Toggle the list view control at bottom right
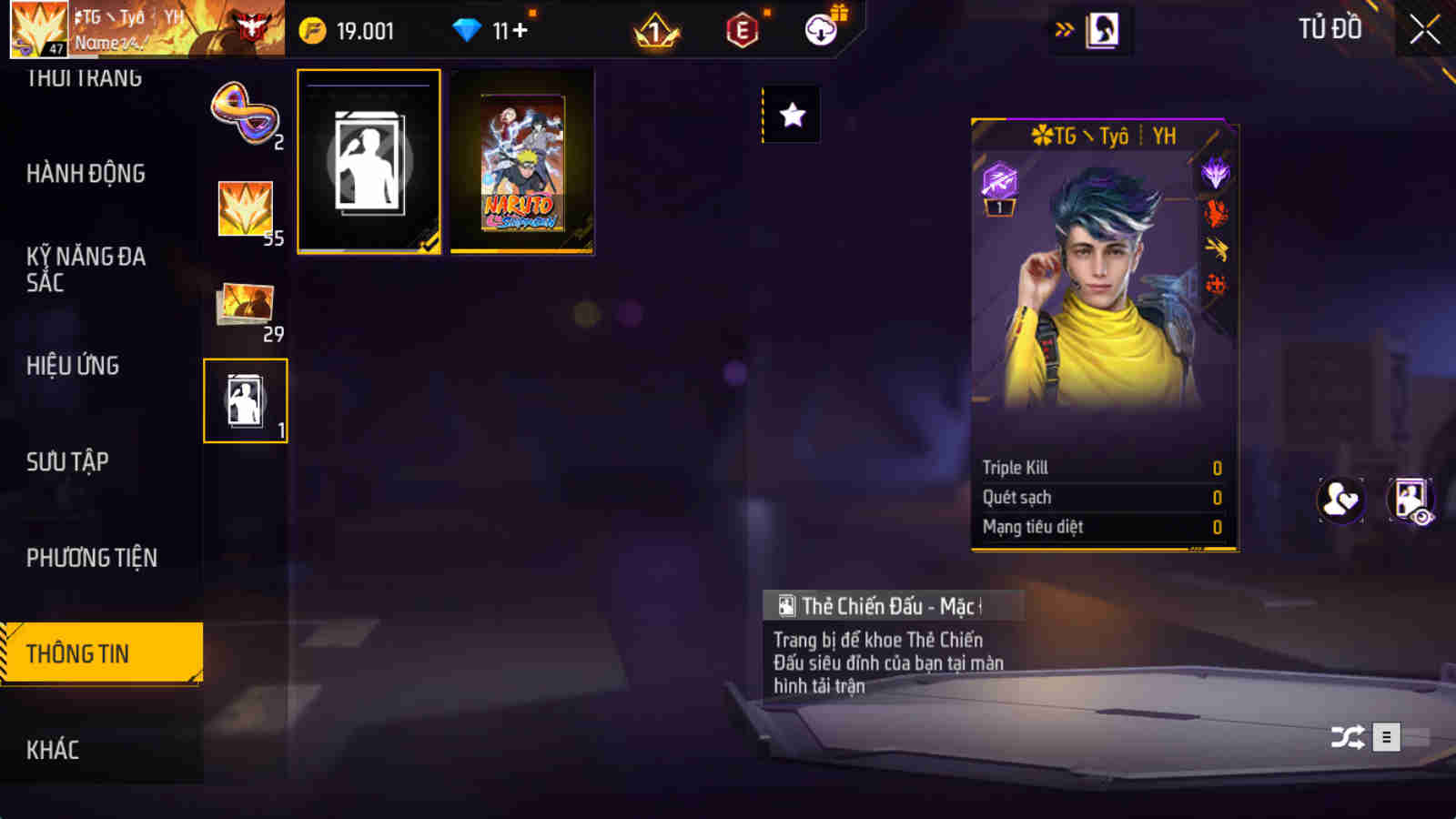Viewport: 1456px width, 819px height. (1386, 737)
